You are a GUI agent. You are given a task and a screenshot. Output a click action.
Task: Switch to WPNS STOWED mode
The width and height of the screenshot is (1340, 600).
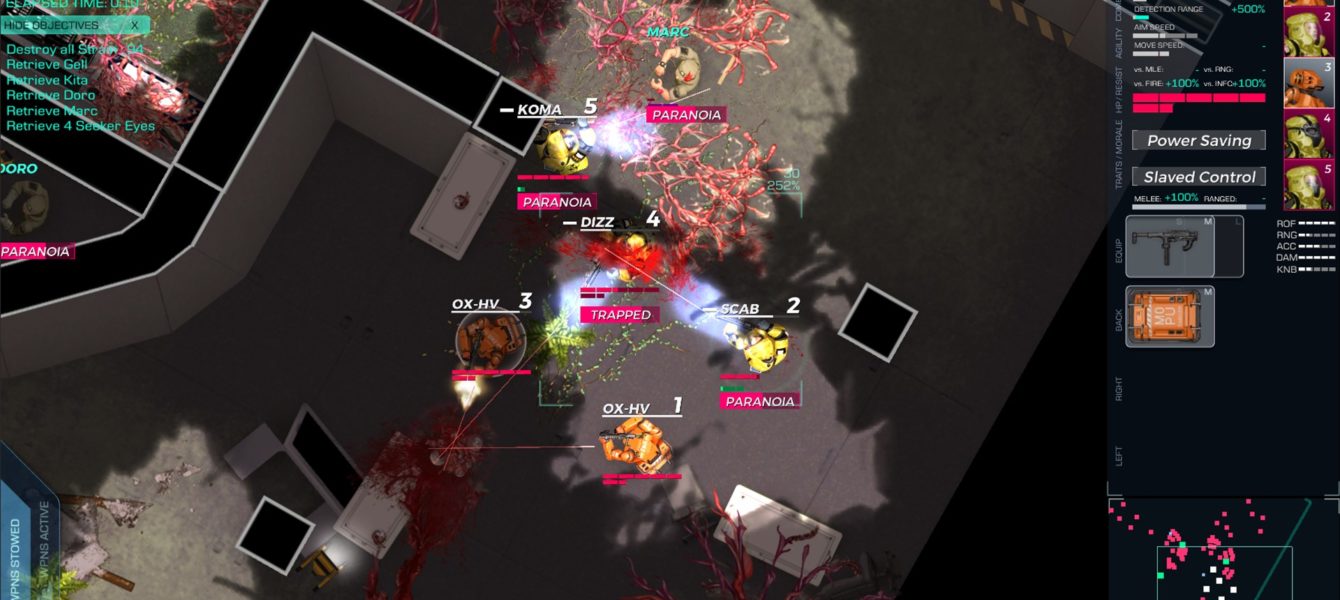pyautogui.click(x=16, y=555)
